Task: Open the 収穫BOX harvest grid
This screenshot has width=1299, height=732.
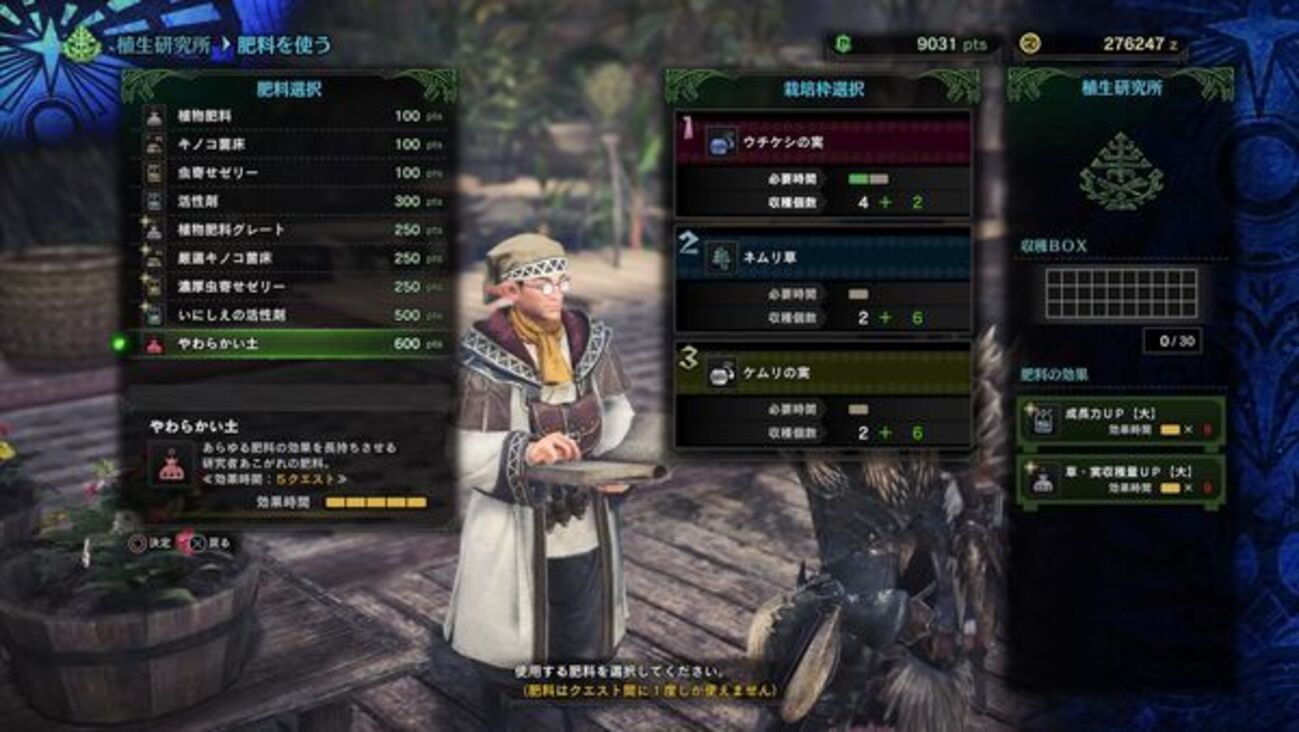Action: click(1120, 293)
